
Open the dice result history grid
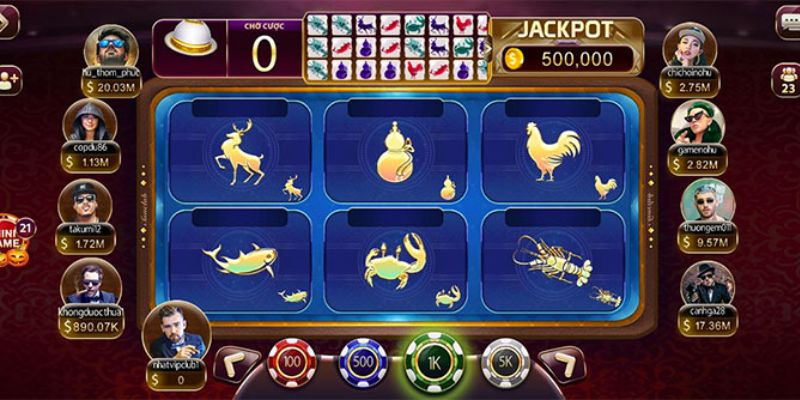[398, 47]
